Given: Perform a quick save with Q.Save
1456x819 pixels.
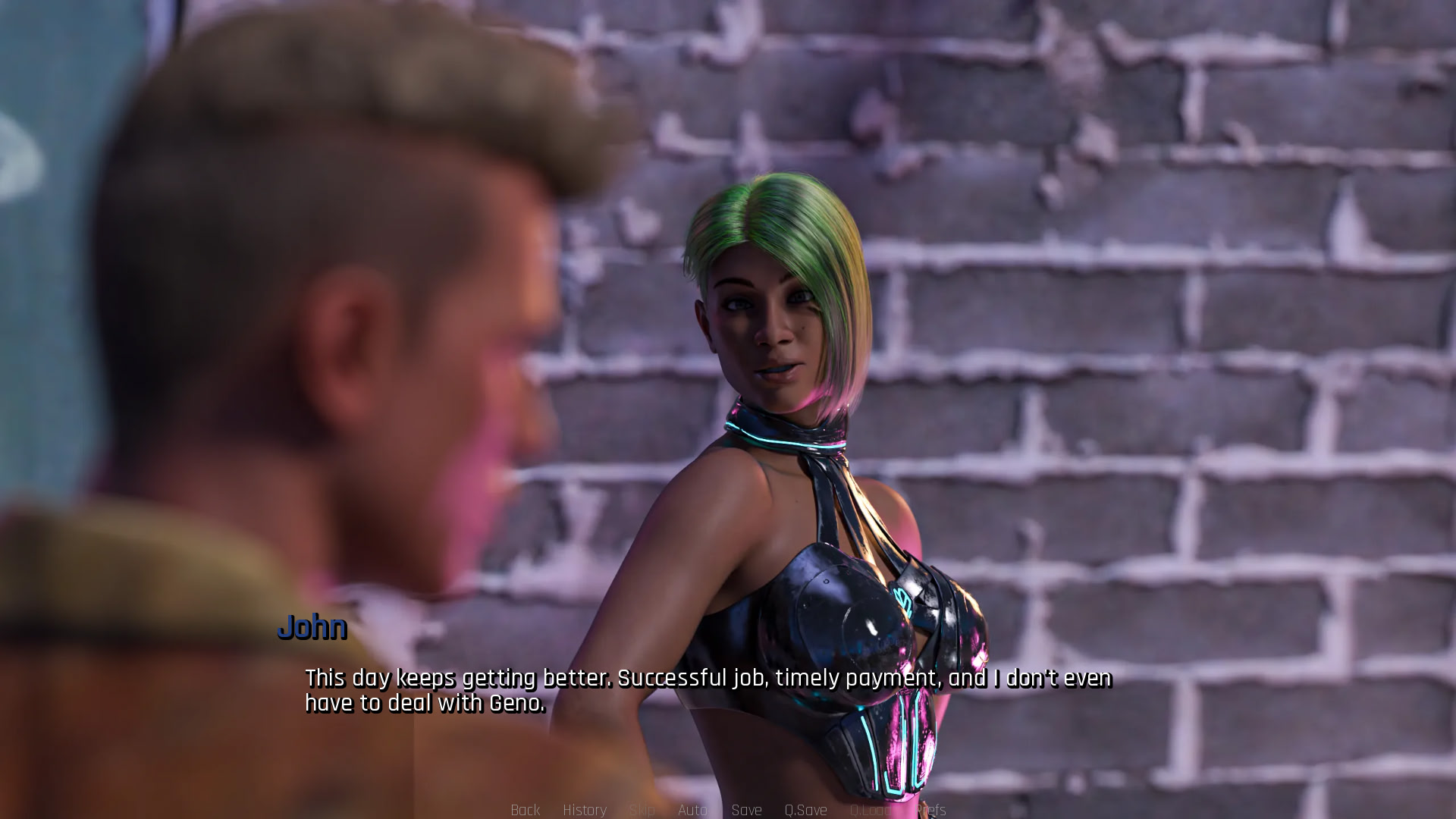Looking at the screenshot, I should click(806, 810).
